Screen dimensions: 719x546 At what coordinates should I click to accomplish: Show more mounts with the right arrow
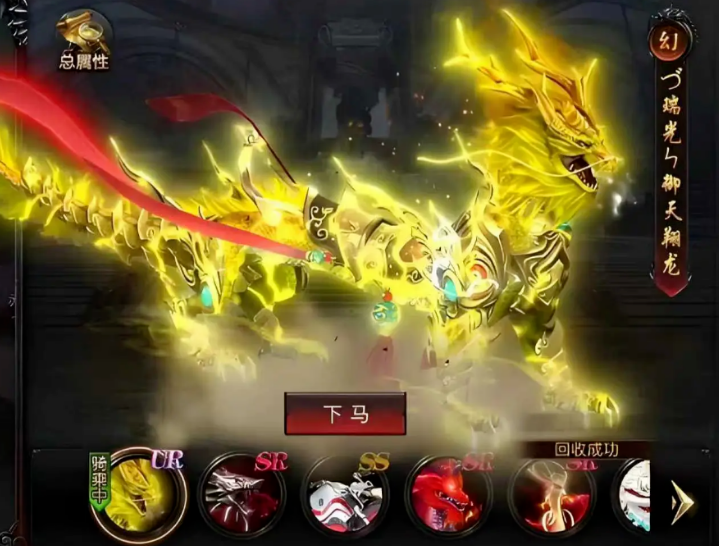coord(684,499)
